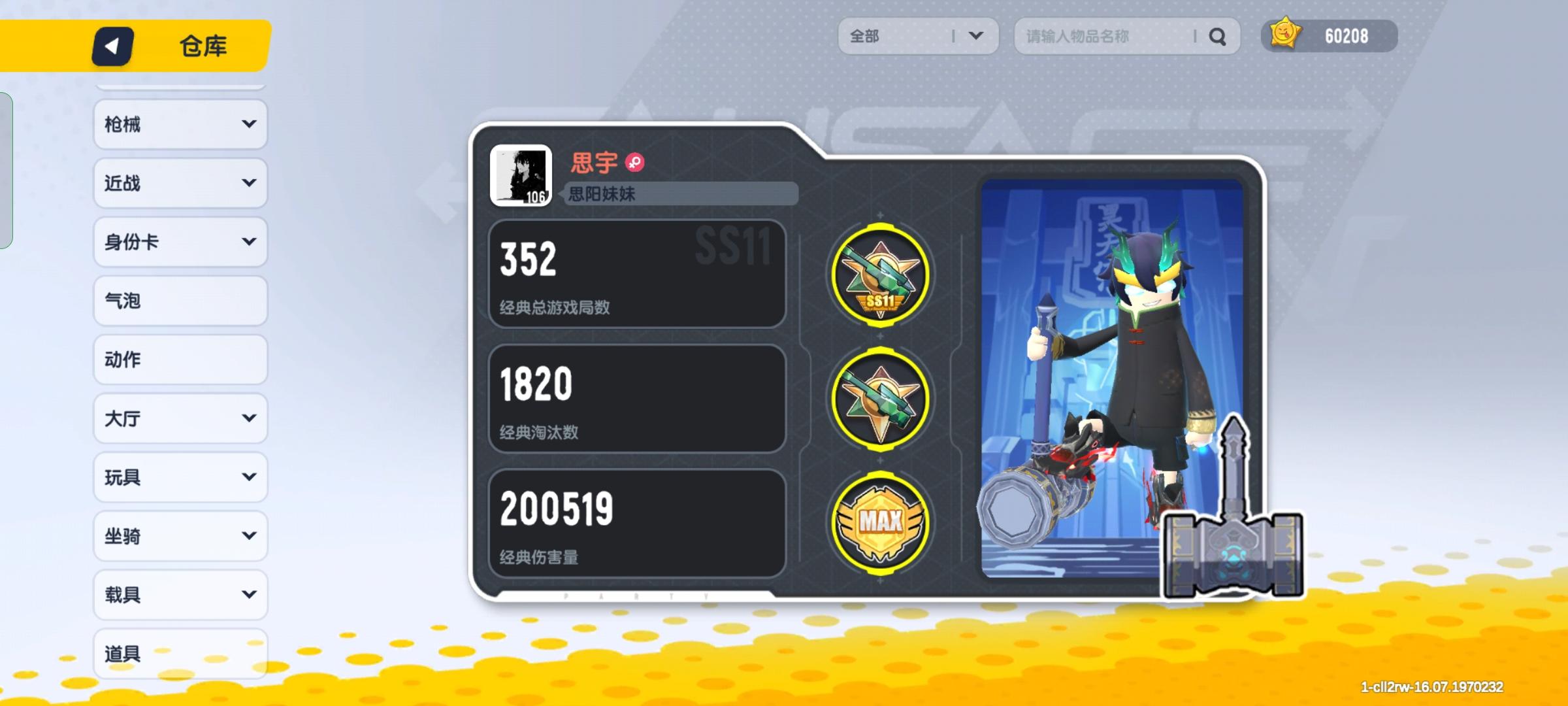Toggle the 载具 category open
The height and width of the screenshot is (706, 1568).
pyautogui.click(x=180, y=595)
